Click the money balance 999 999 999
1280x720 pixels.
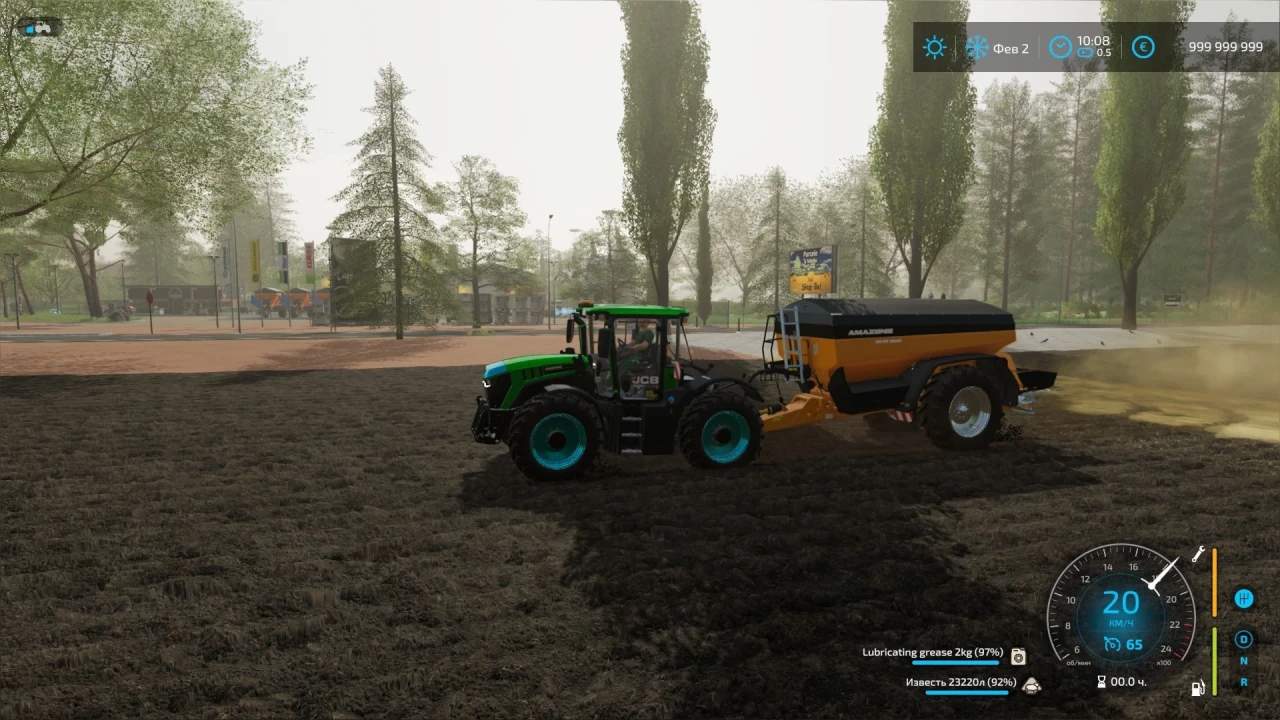(x=1224, y=46)
